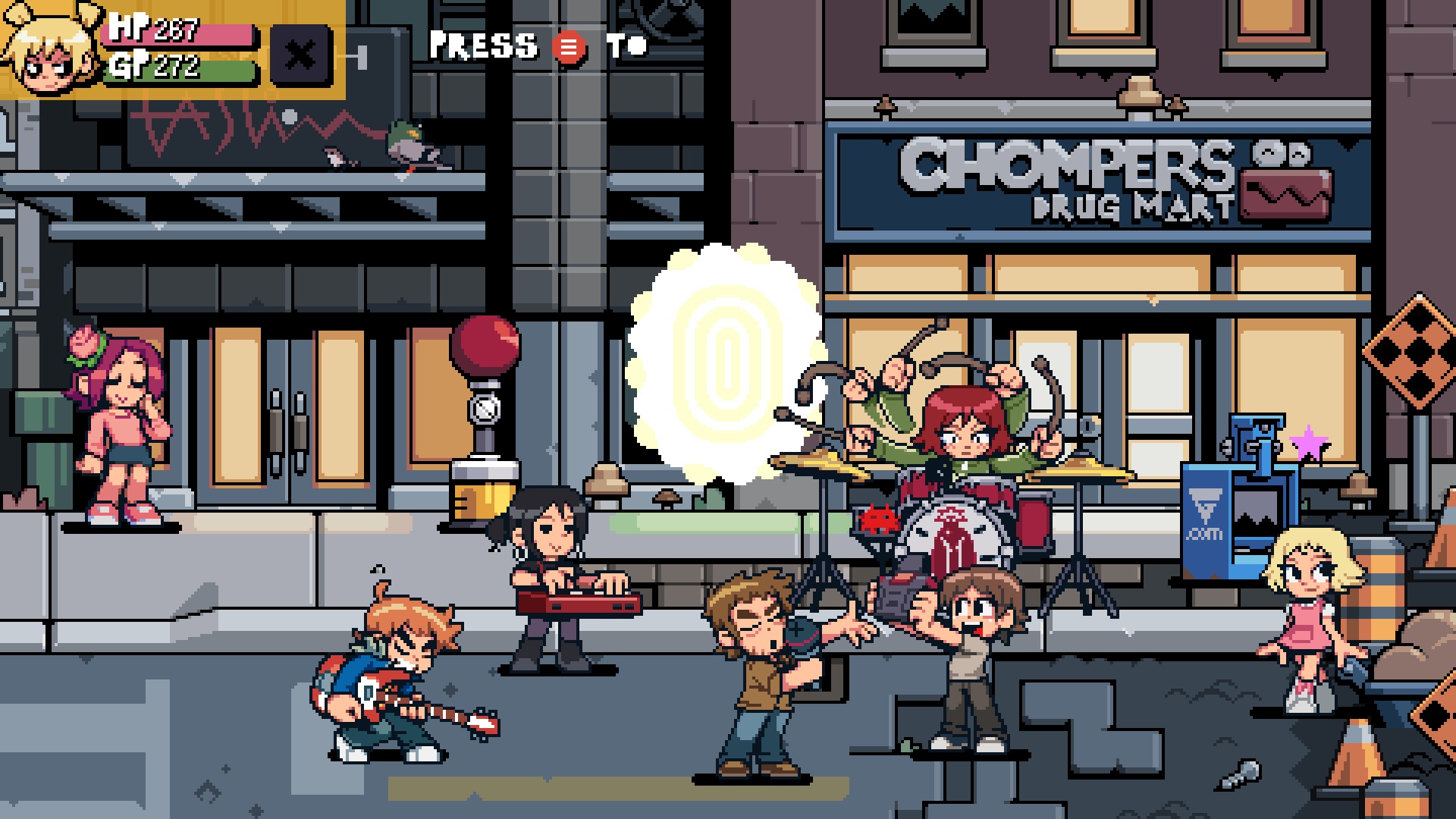Click the glowing portal above the drum kit
The height and width of the screenshot is (819, 1456).
tap(726, 364)
